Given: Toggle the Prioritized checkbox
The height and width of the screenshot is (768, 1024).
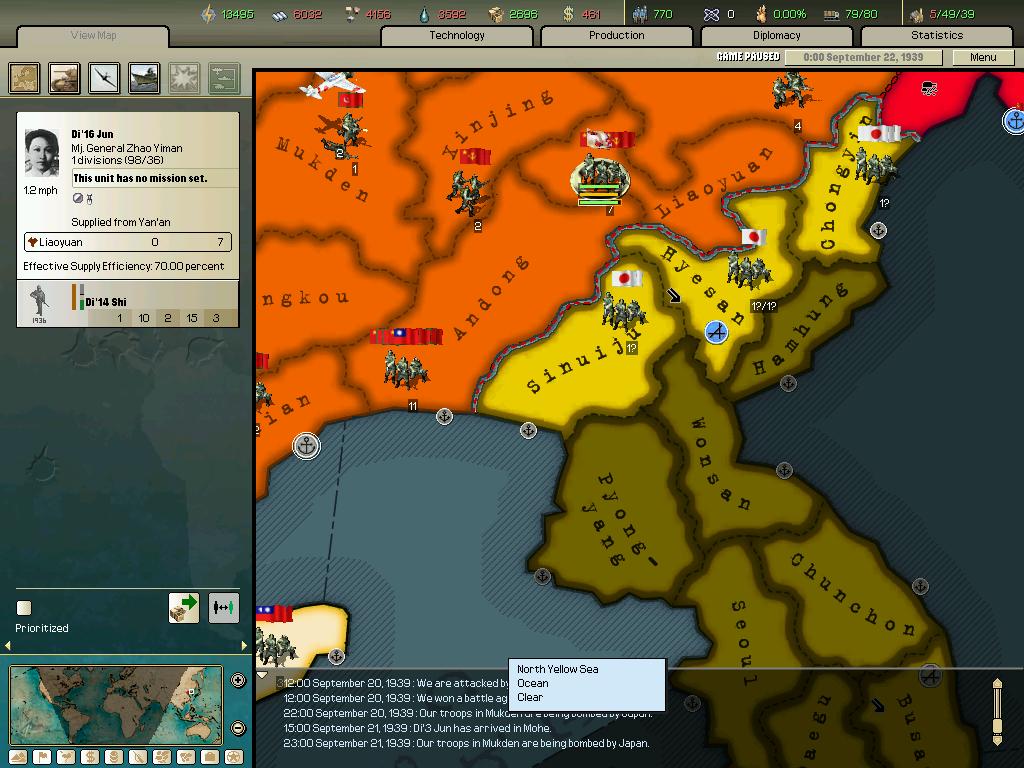Looking at the screenshot, I should click(24, 608).
